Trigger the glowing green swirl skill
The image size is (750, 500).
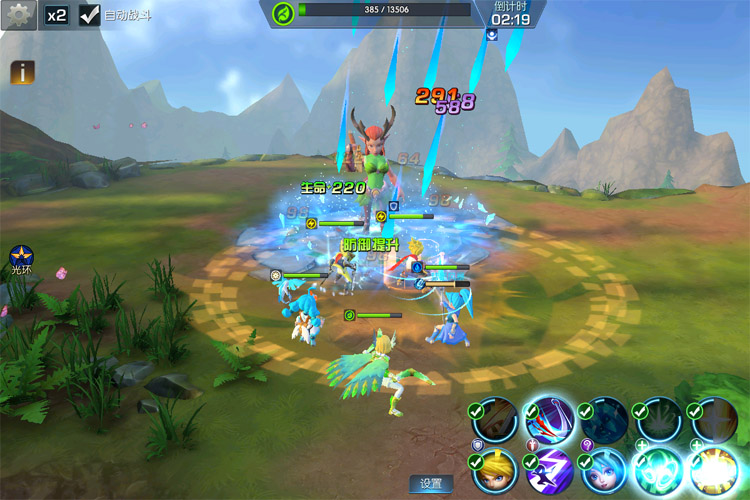tap(660, 471)
